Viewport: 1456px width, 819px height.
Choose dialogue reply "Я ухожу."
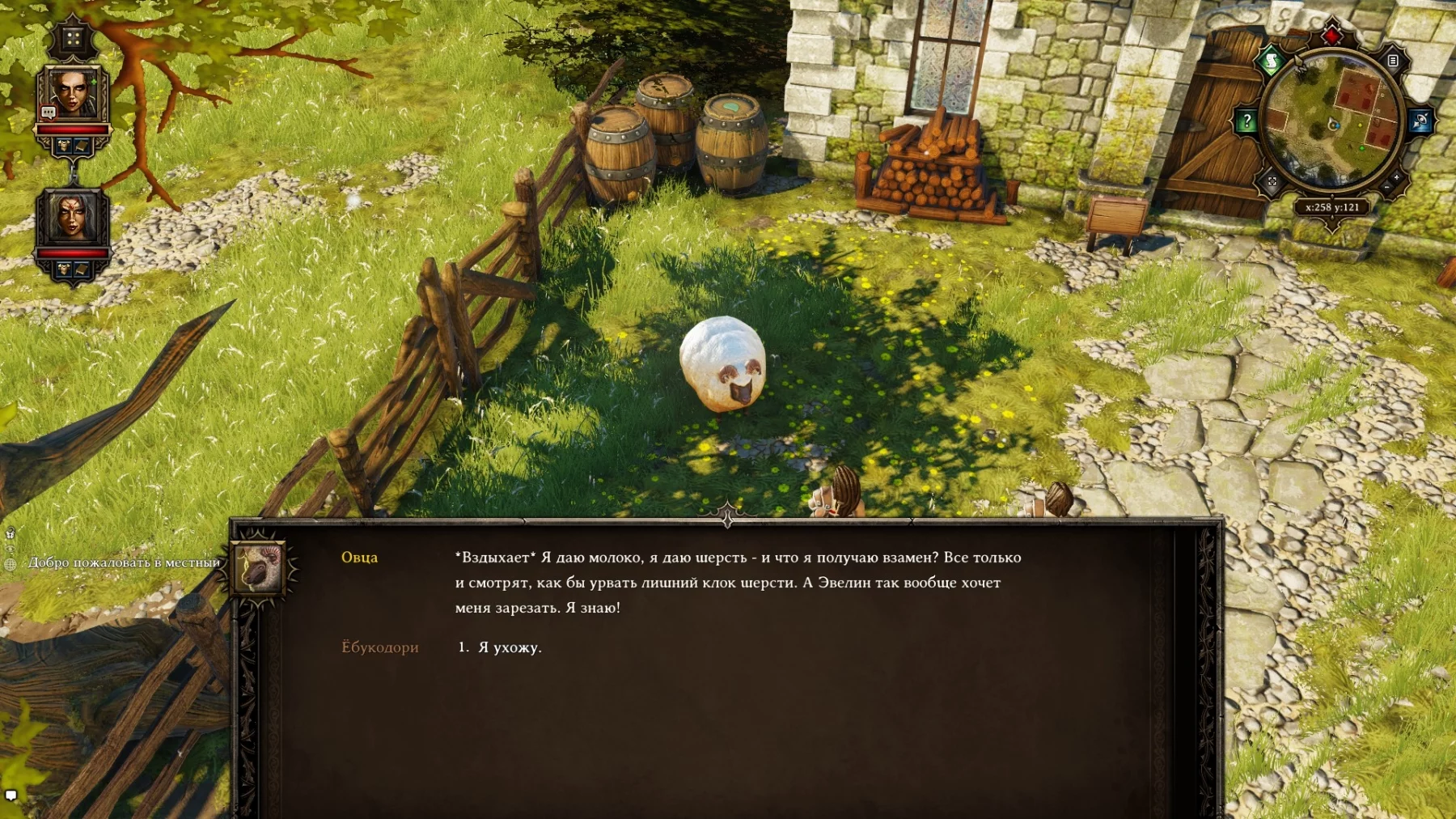click(x=510, y=647)
